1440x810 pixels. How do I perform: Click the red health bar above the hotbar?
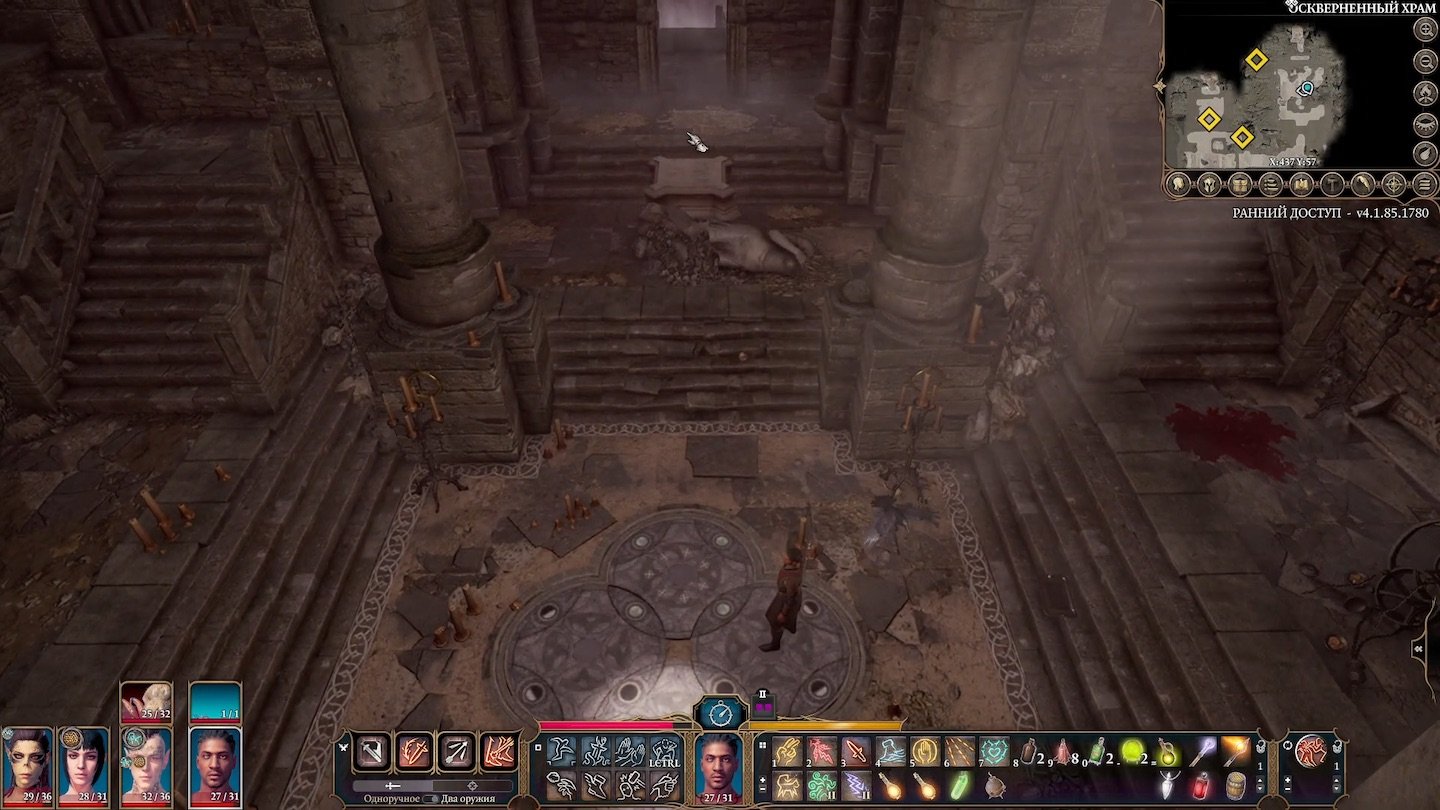click(x=605, y=726)
